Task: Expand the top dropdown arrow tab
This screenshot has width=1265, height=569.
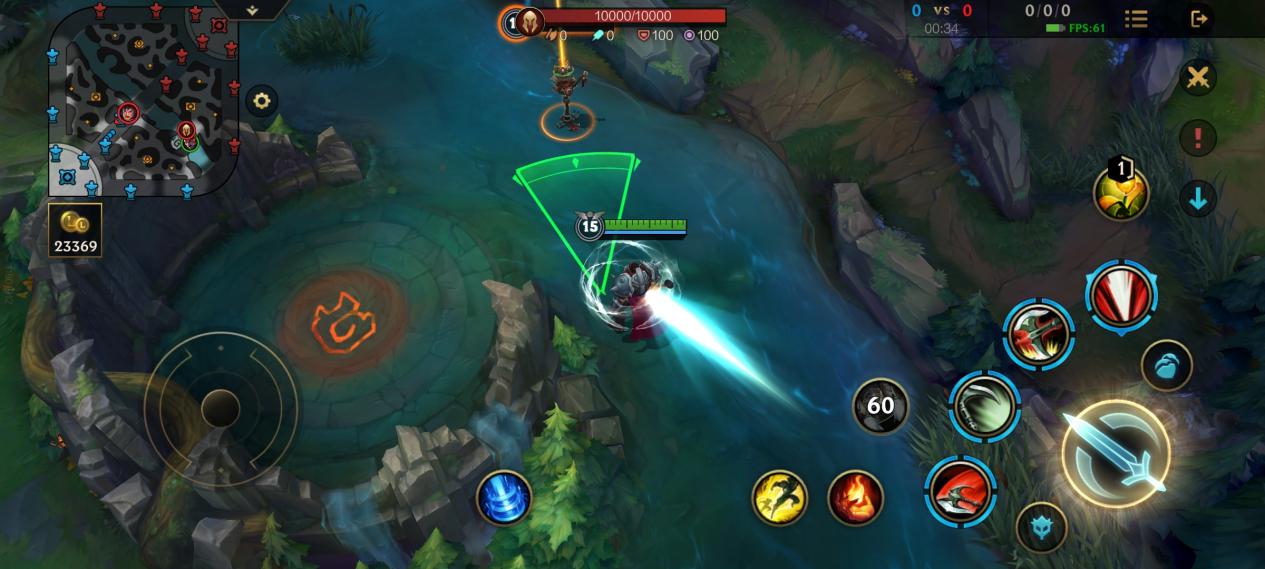Action: (252, 9)
